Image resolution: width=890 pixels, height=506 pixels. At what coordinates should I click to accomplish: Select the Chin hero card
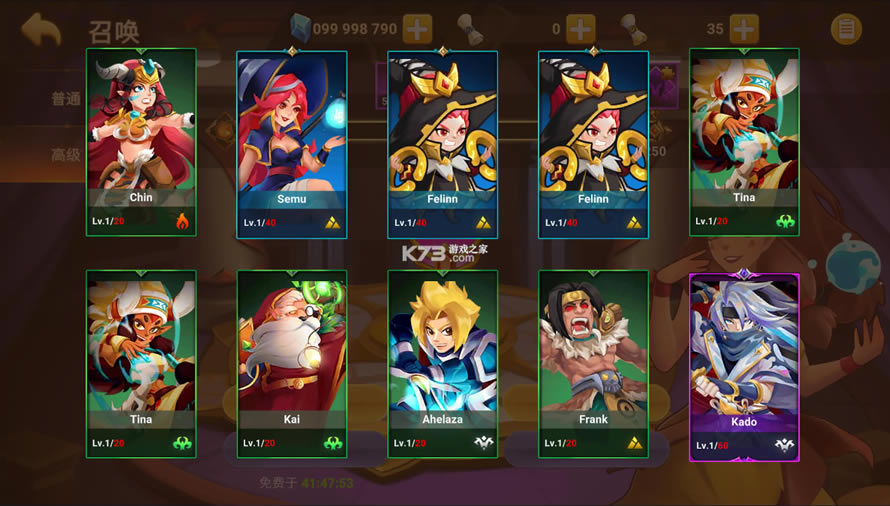(x=141, y=141)
